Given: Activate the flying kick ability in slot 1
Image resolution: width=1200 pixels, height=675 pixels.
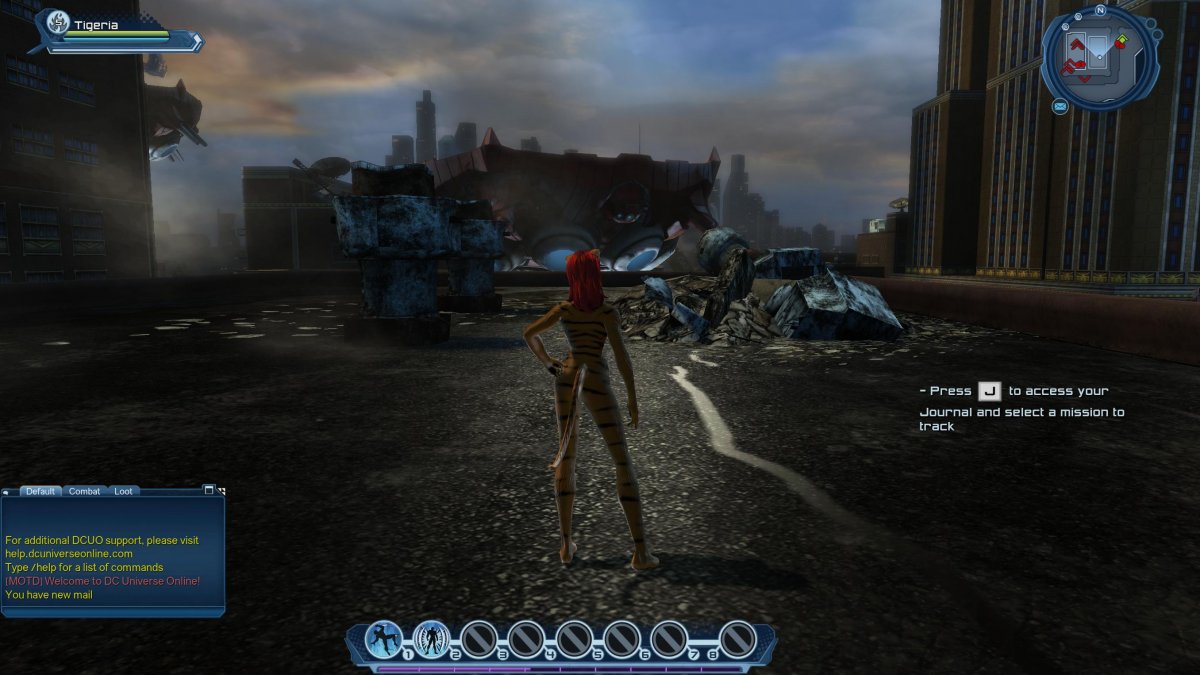Looking at the screenshot, I should tap(383, 639).
